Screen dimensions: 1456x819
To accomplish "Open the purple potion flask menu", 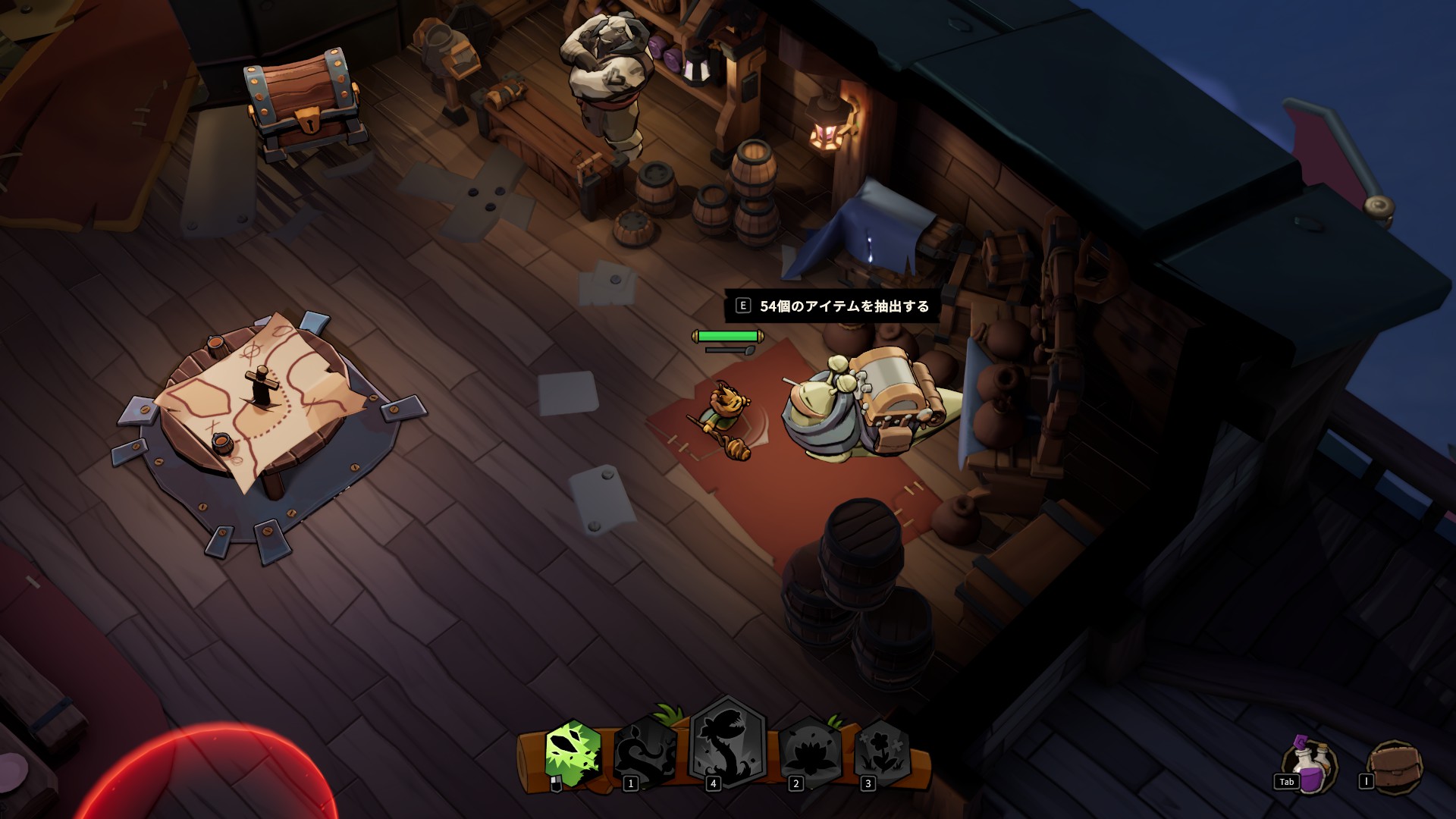I will 1310,767.
